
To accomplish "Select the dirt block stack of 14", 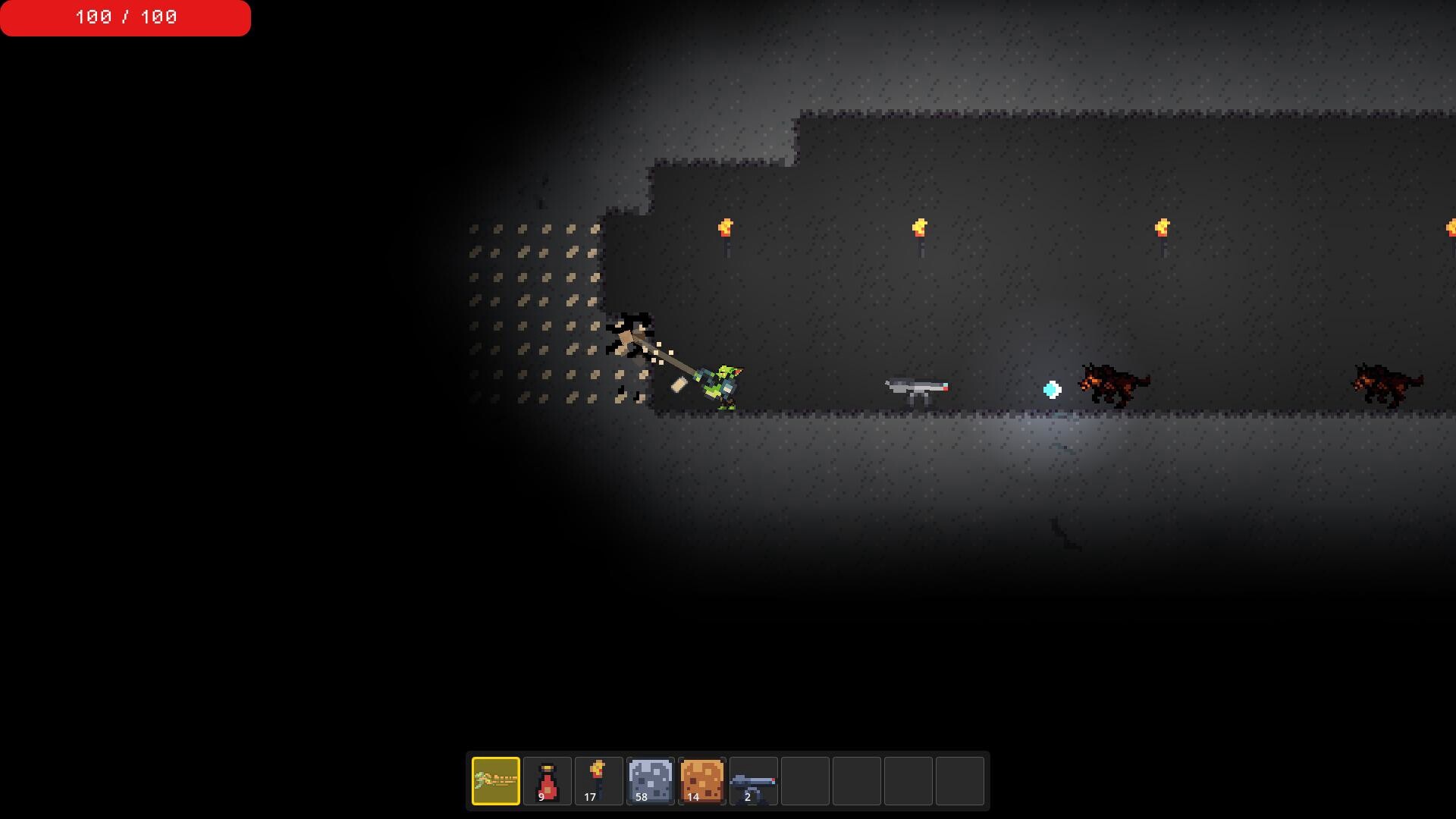I will (701, 780).
